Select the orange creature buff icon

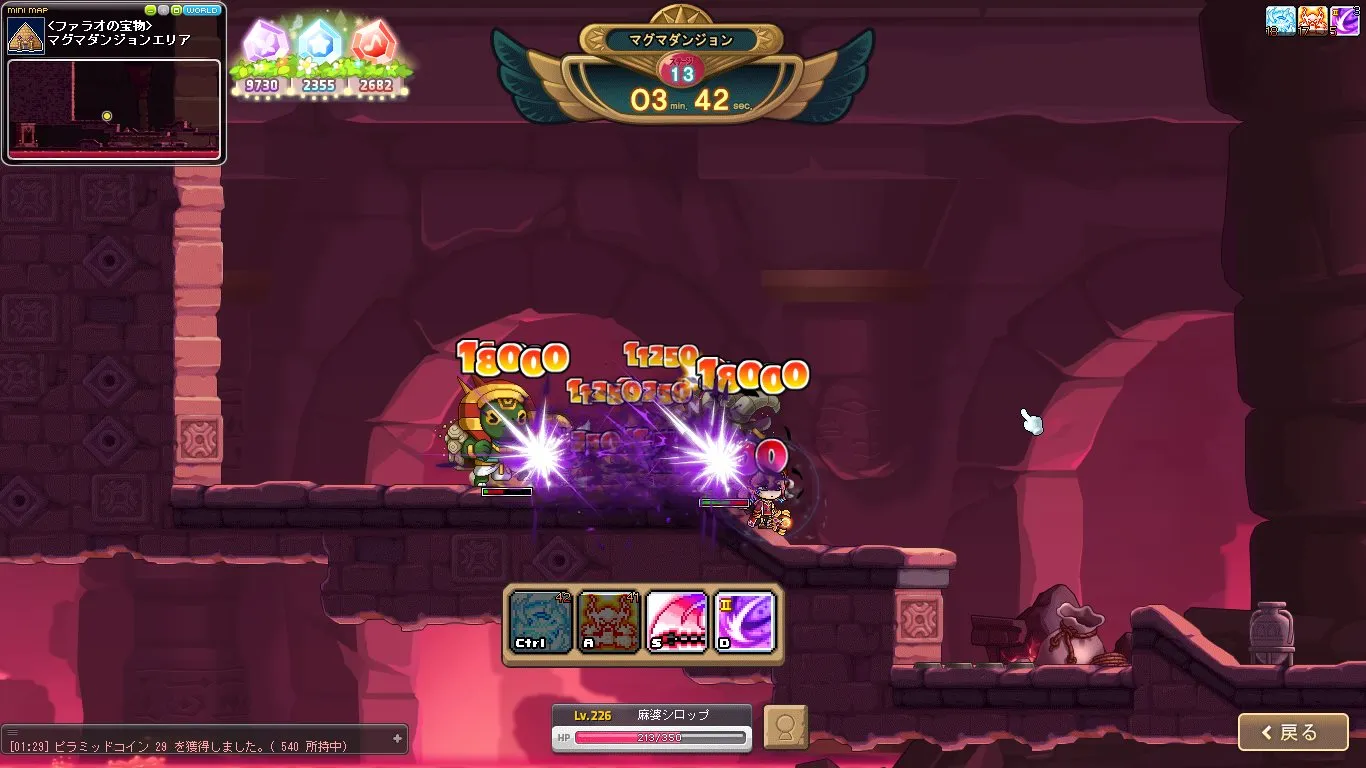(1312, 20)
